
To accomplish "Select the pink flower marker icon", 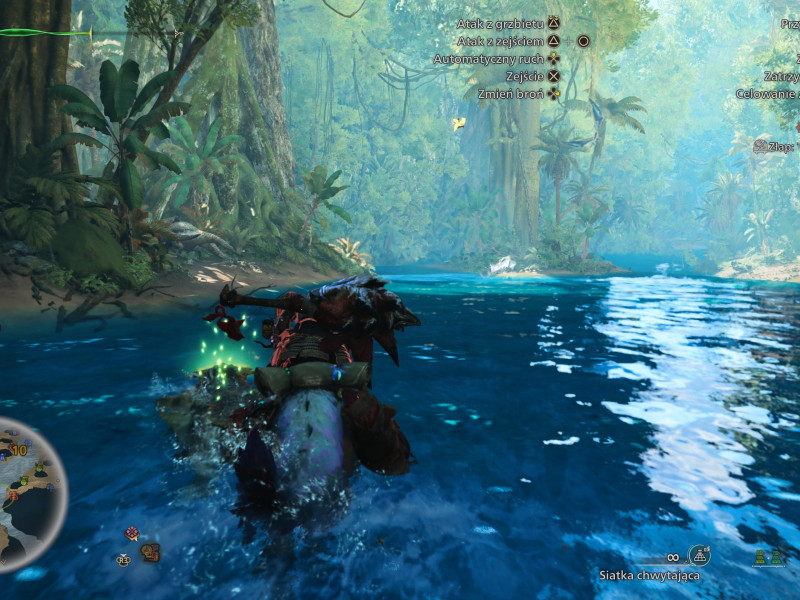I will pos(131,533).
